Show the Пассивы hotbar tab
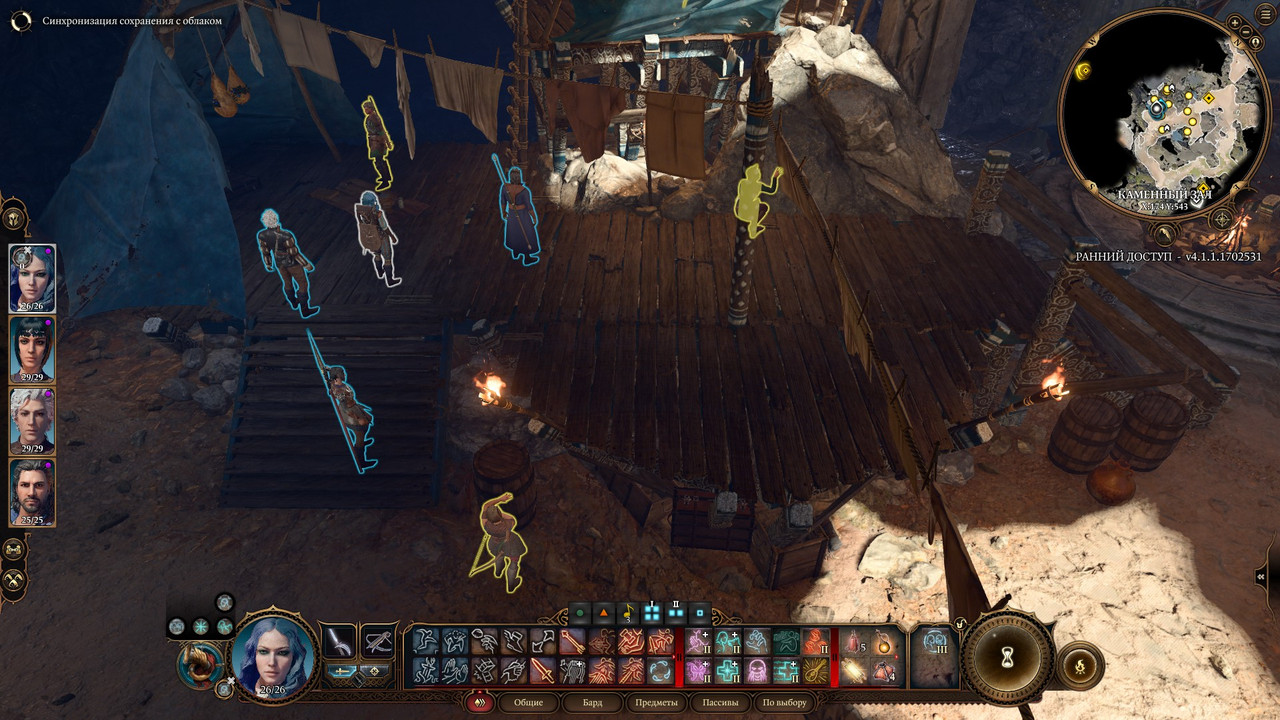 [x=720, y=702]
